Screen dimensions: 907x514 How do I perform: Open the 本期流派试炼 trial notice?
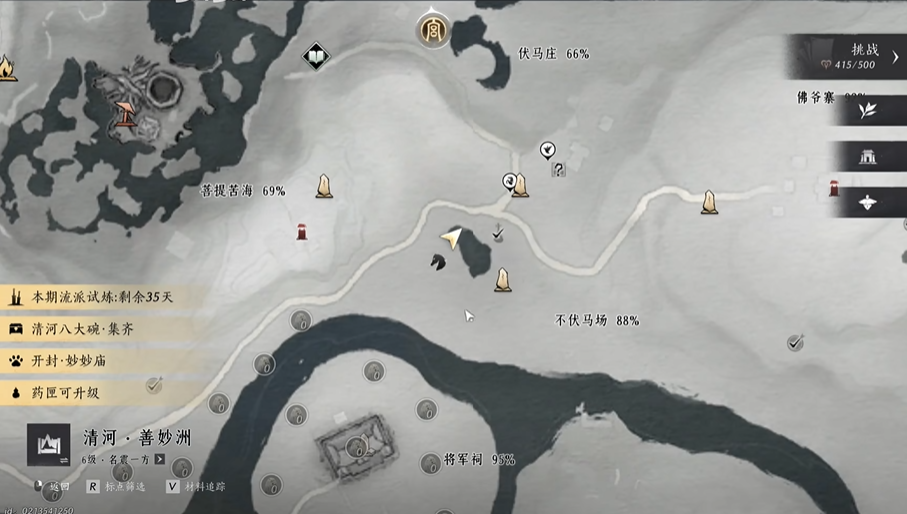(100, 298)
